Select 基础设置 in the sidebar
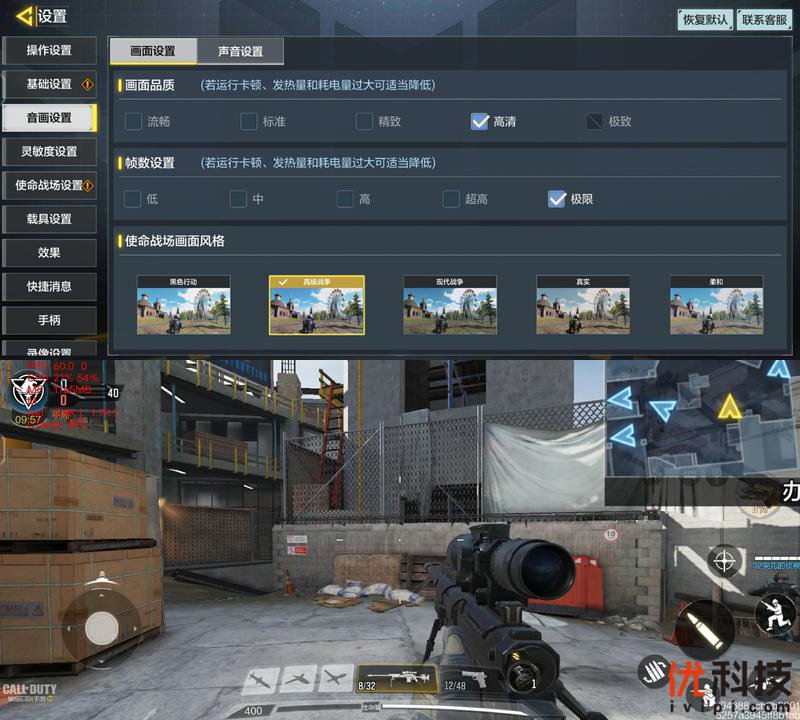 pos(49,84)
